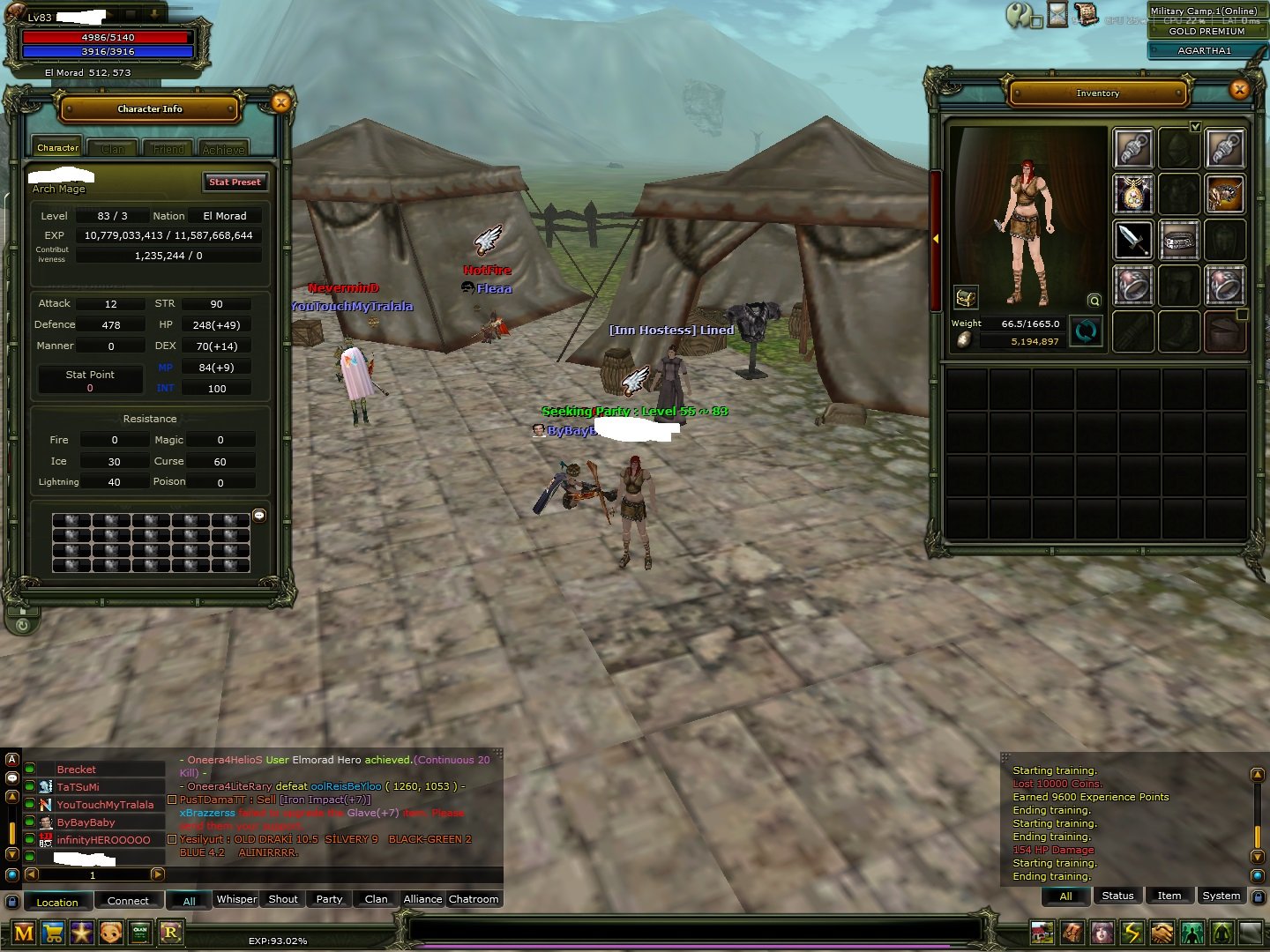Click the AGARTHA1 server button
The height and width of the screenshot is (952, 1270).
click(x=1206, y=50)
